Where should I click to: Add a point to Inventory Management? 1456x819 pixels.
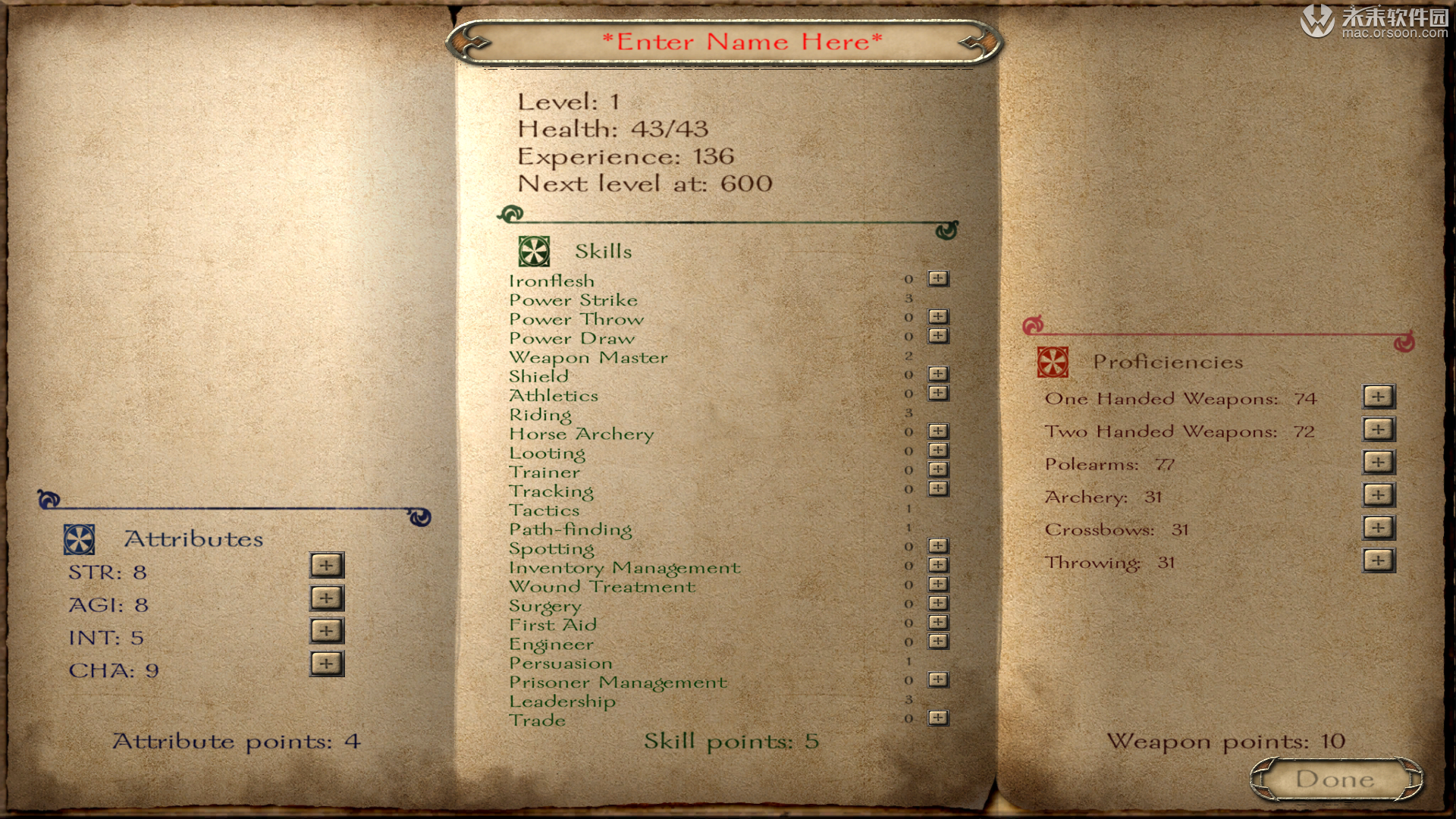click(x=938, y=565)
